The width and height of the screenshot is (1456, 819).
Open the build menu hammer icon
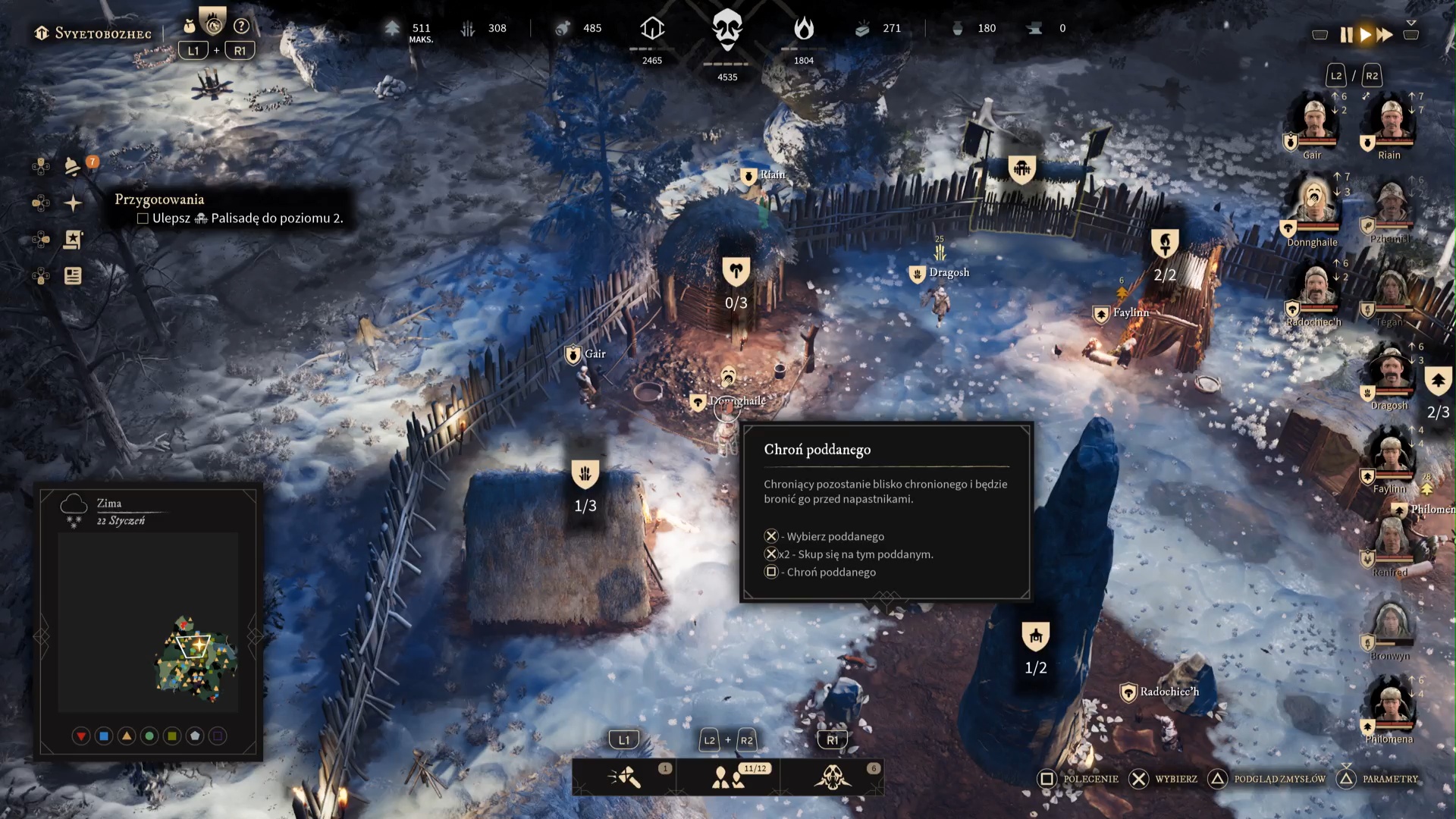point(625,777)
